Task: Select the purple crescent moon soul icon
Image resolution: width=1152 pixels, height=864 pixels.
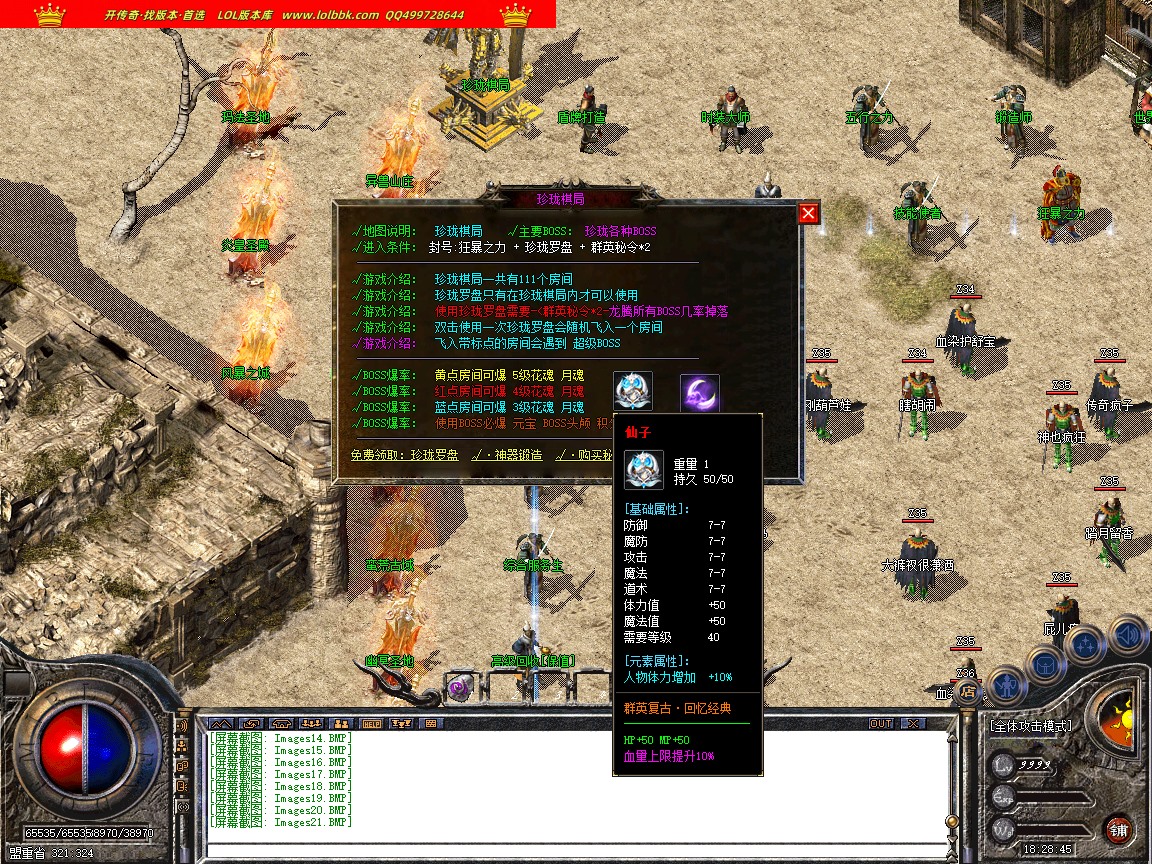Action: pyautogui.click(x=700, y=391)
